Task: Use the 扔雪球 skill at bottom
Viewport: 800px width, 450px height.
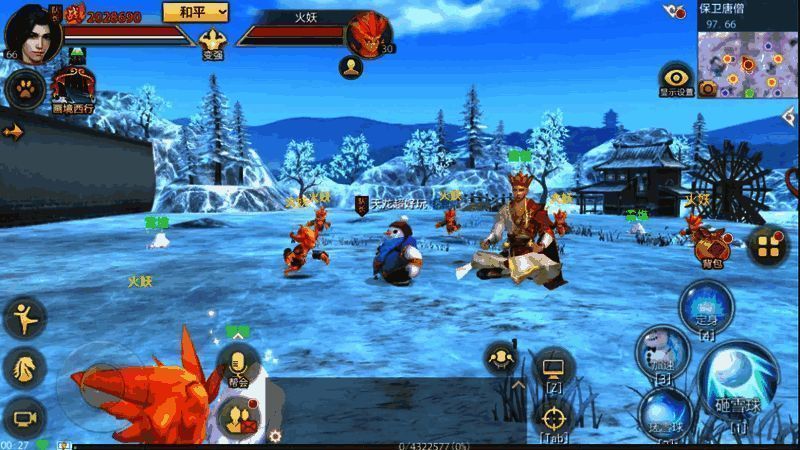Action: click(664, 415)
